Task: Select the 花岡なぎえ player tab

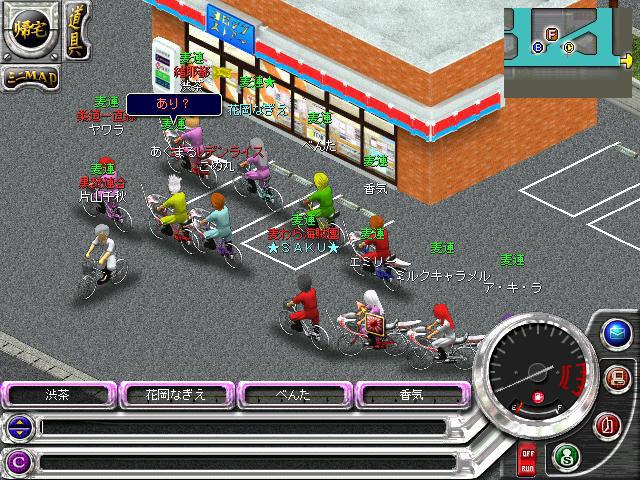Action: pos(176,394)
